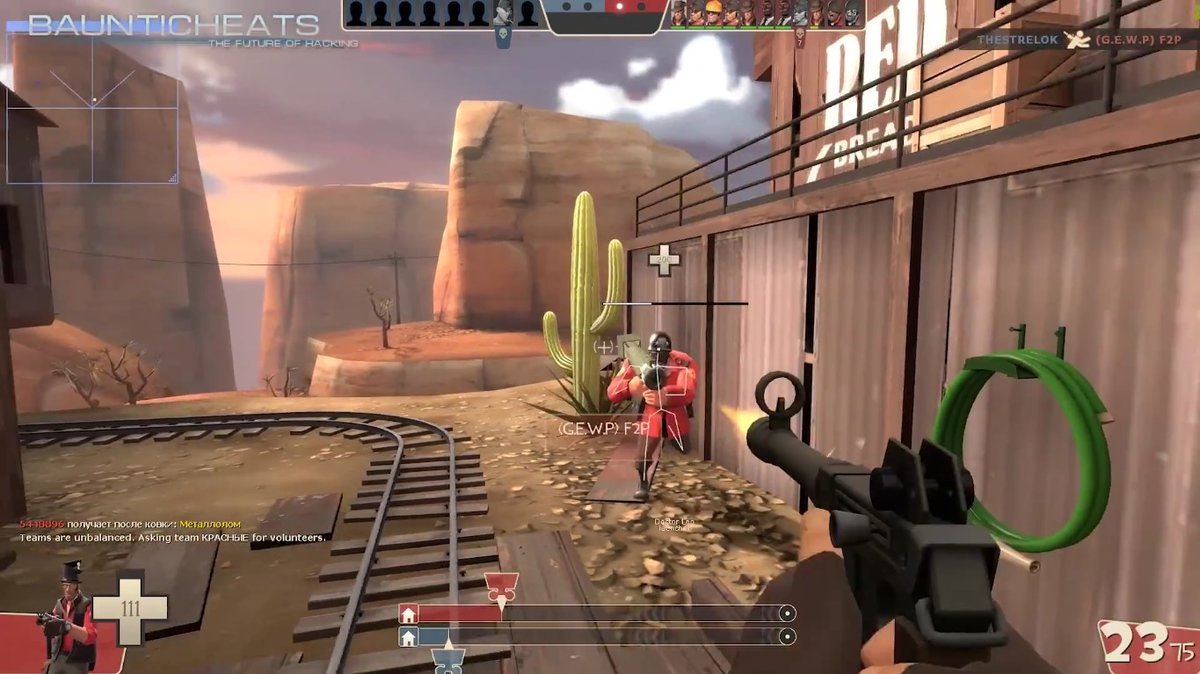
Task: Select the RED Engineer hardhat portrait
Action: tap(712, 13)
